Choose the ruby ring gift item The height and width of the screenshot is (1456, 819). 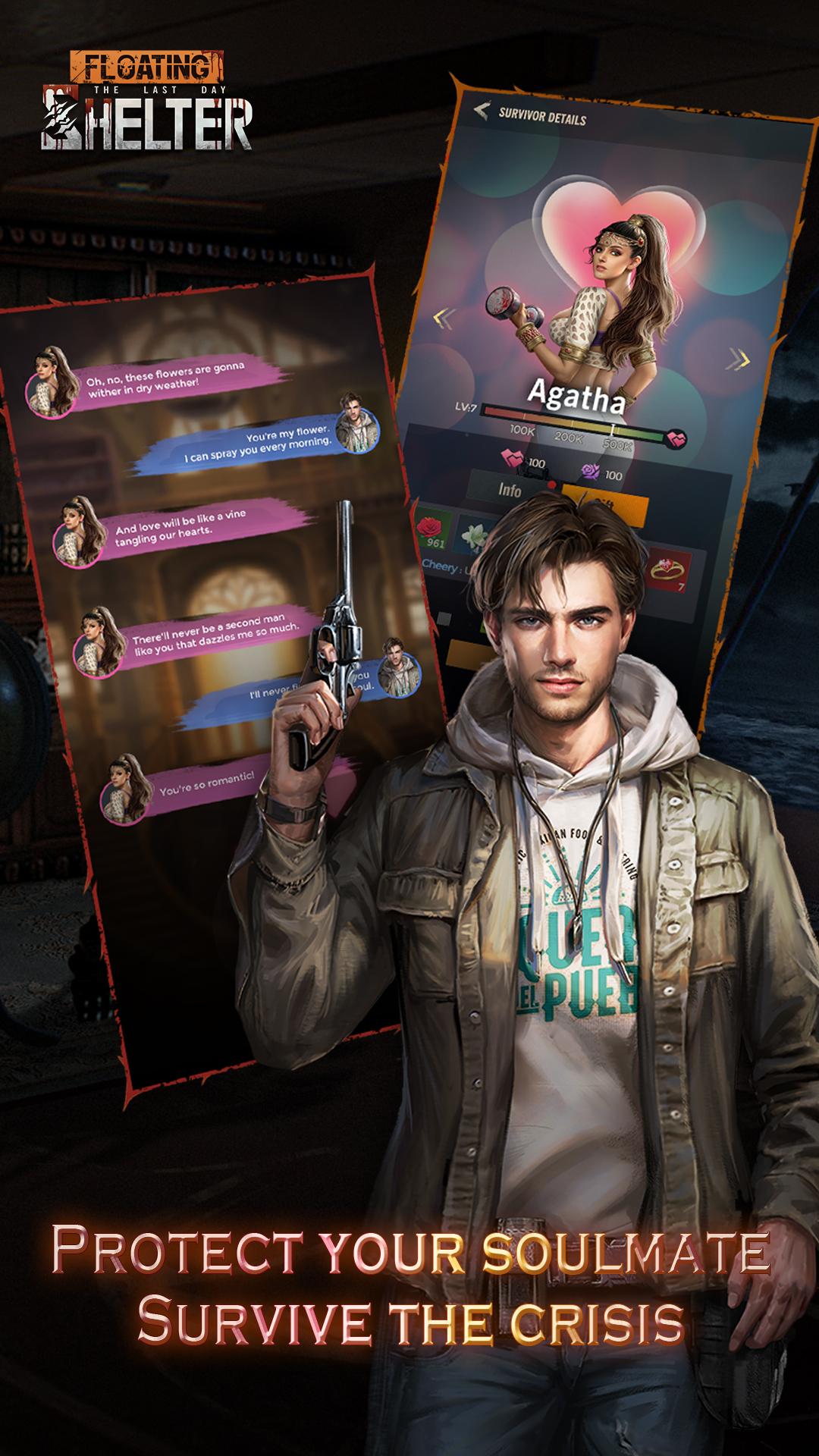click(x=667, y=571)
